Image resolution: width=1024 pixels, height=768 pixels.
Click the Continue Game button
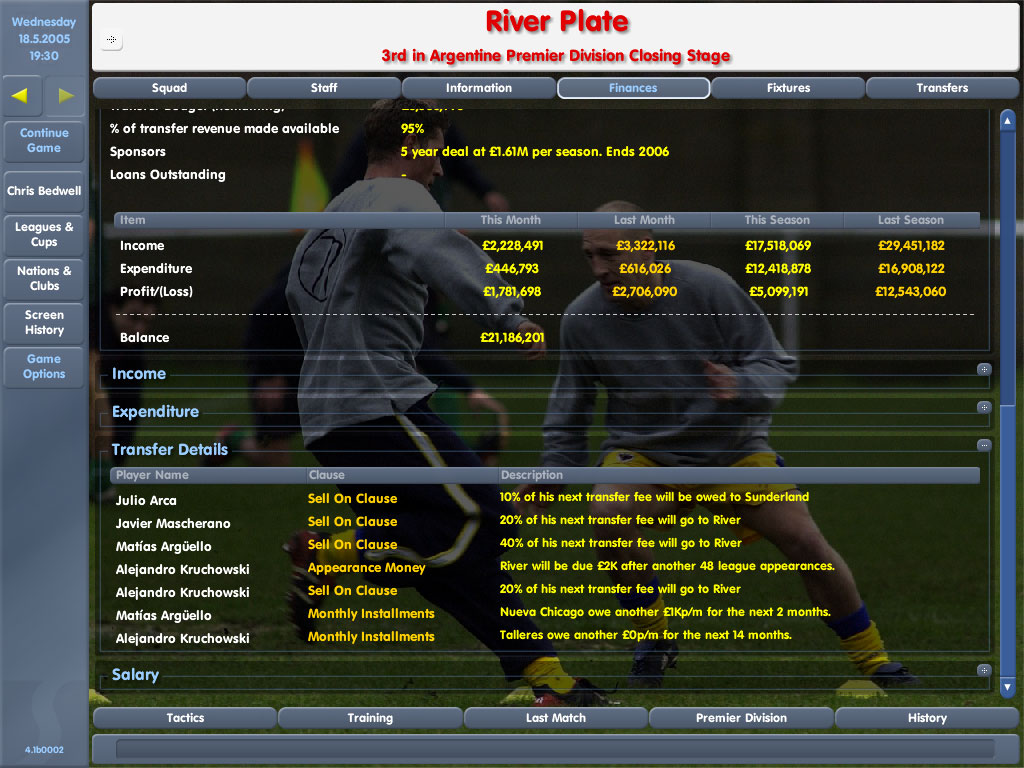(x=44, y=140)
